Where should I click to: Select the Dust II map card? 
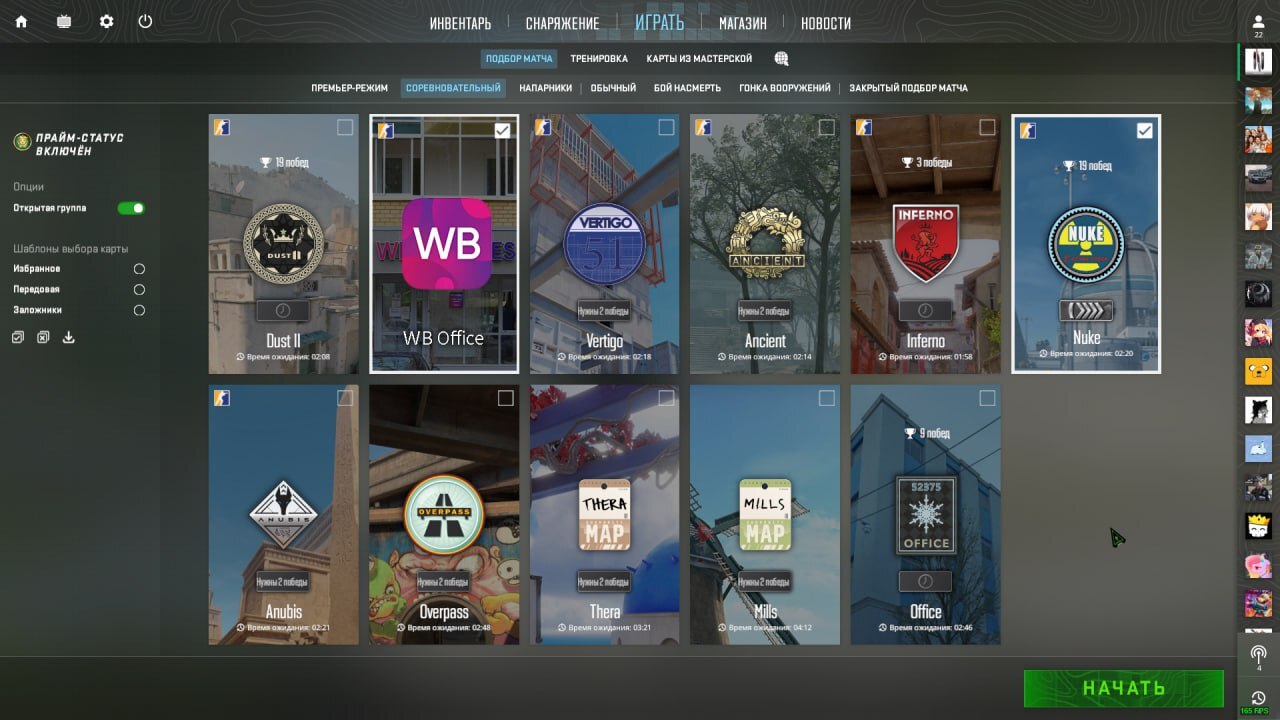pyautogui.click(x=283, y=244)
